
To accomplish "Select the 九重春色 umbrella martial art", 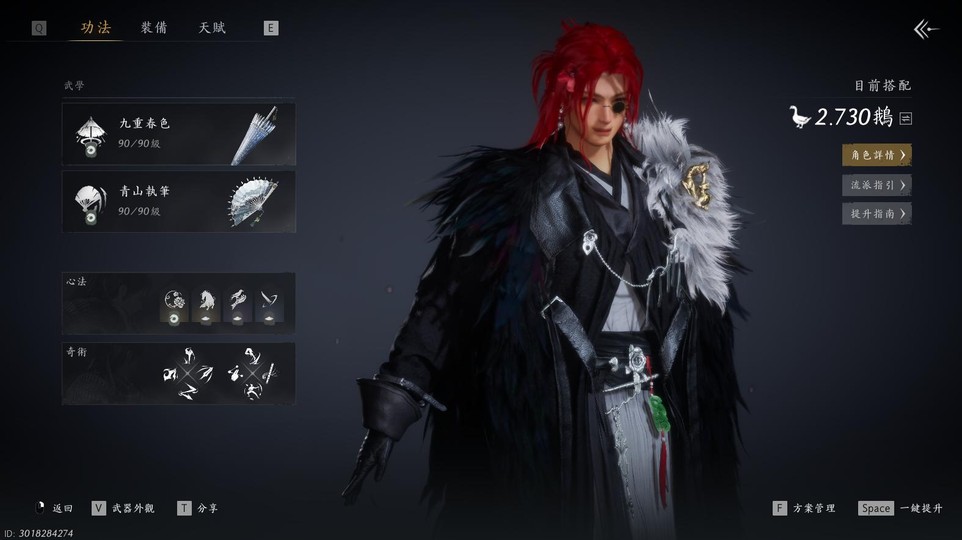I will pos(179,134).
